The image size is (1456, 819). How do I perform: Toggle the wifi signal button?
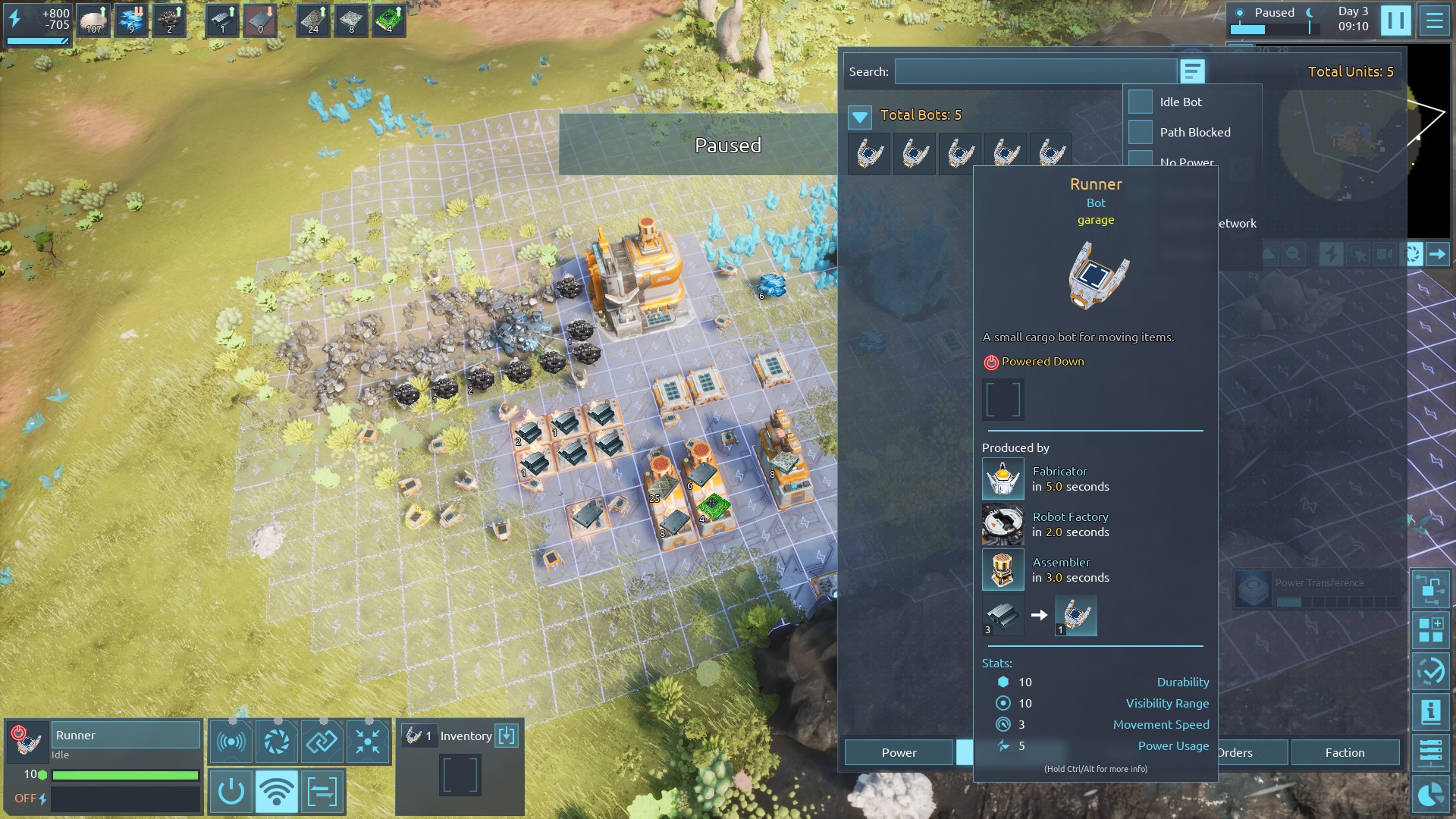(276, 792)
